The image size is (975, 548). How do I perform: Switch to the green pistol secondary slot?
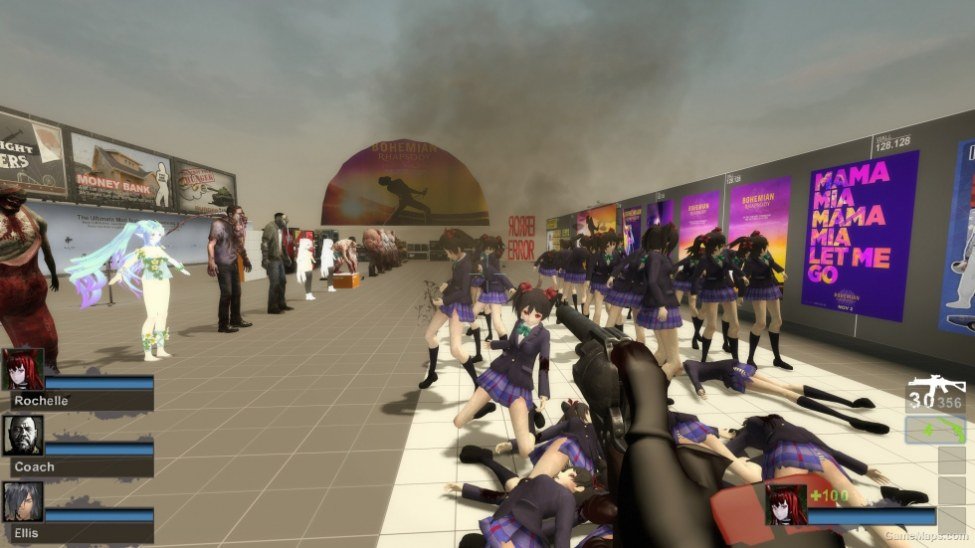click(x=936, y=430)
